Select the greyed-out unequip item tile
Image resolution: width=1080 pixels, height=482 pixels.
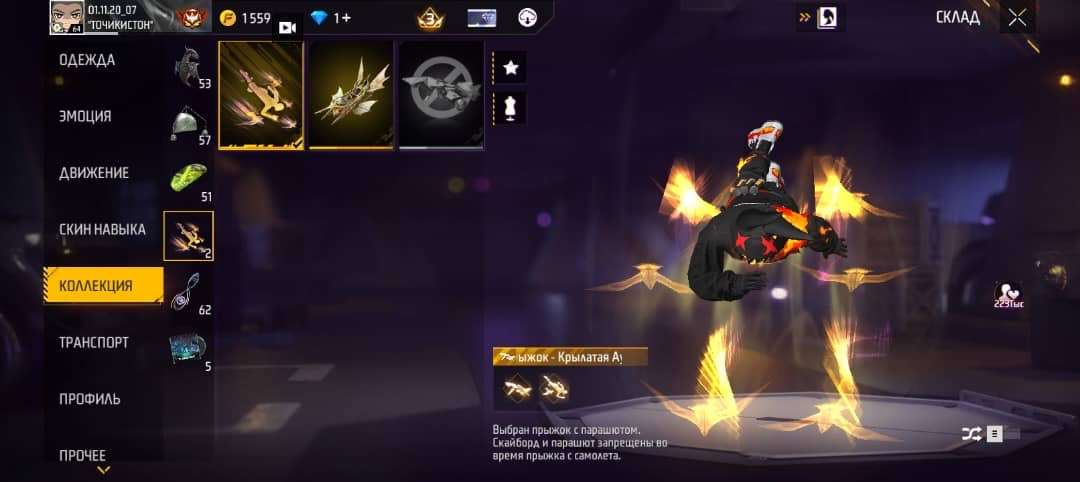click(441, 95)
